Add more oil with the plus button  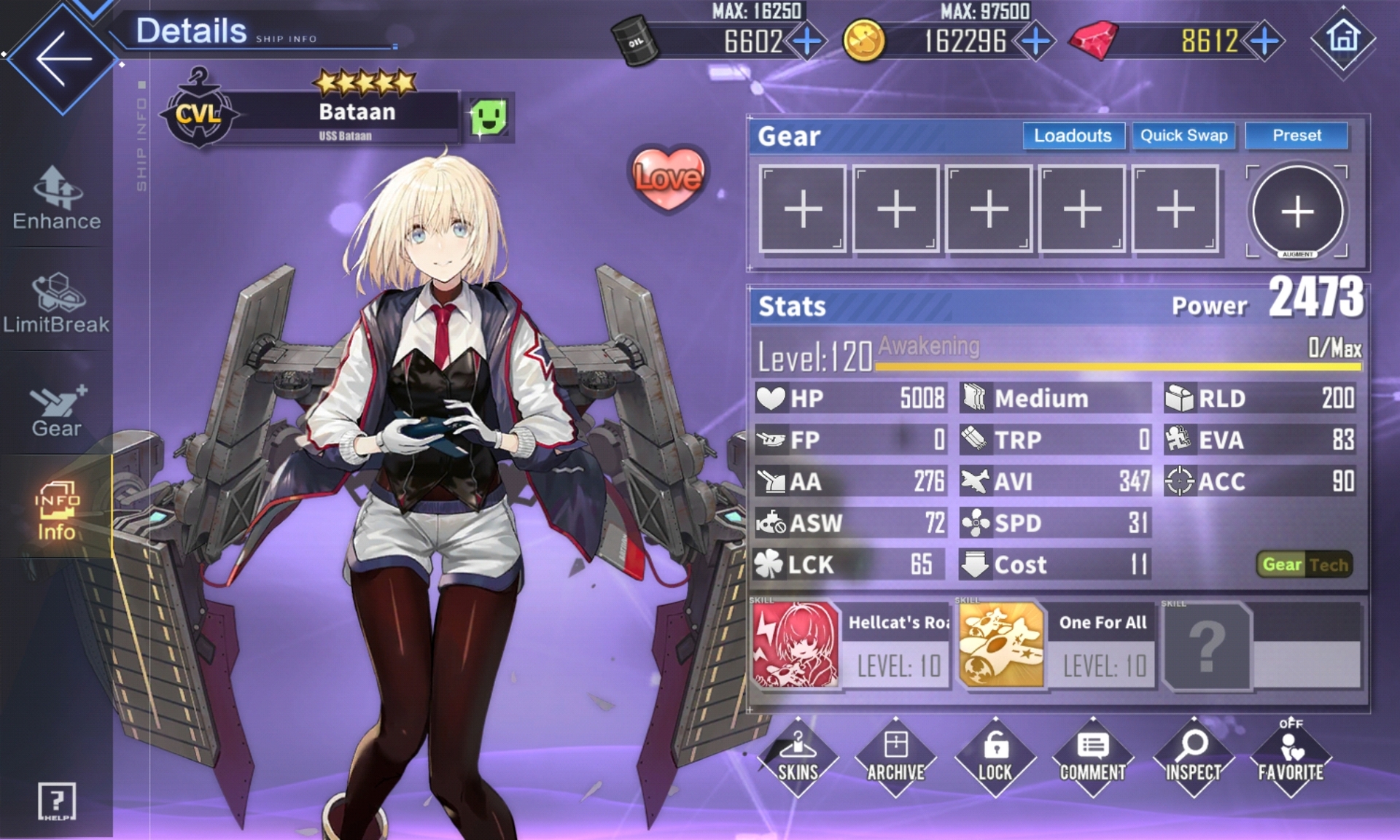(807, 41)
